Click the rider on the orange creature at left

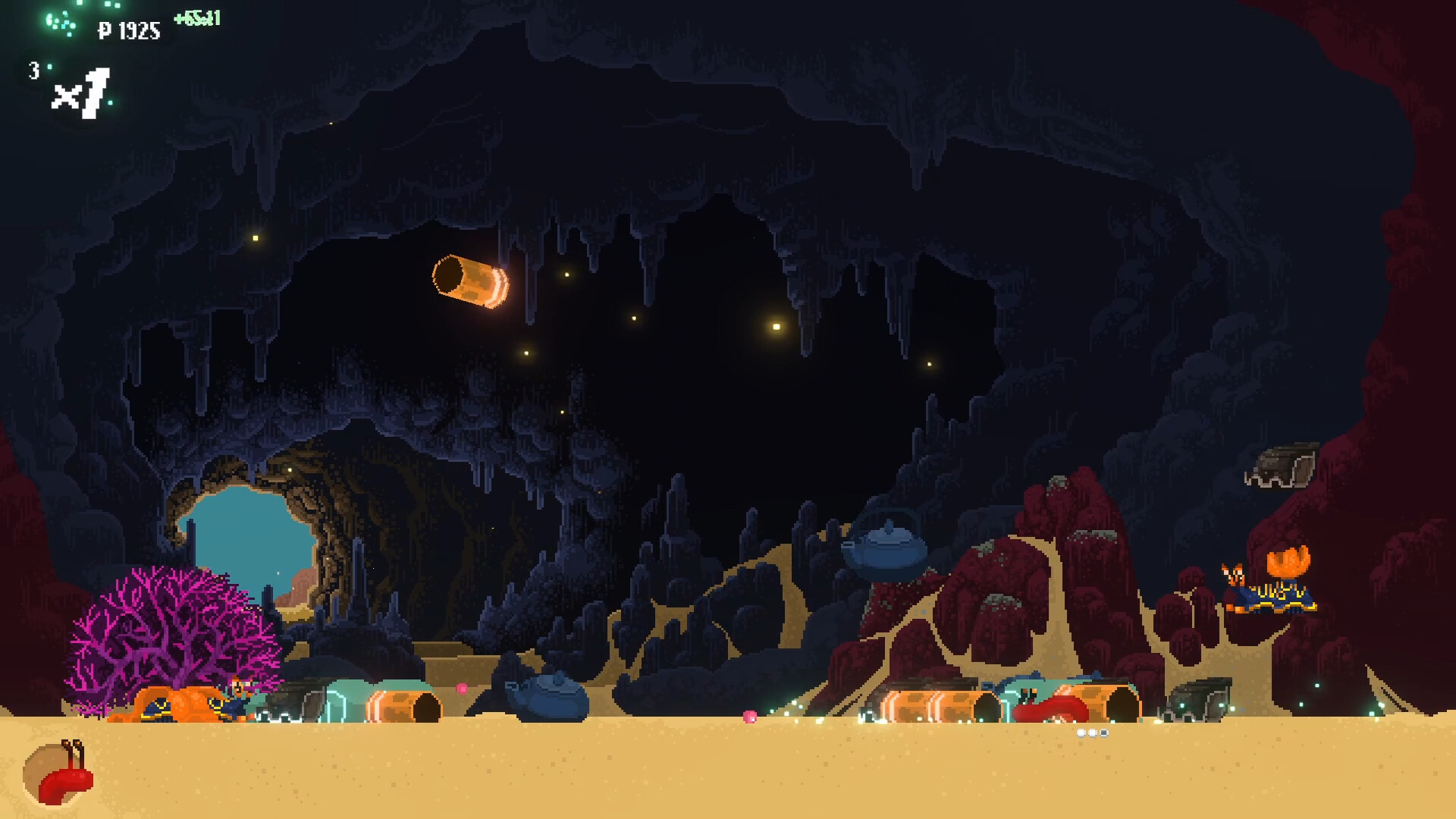point(237,689)
